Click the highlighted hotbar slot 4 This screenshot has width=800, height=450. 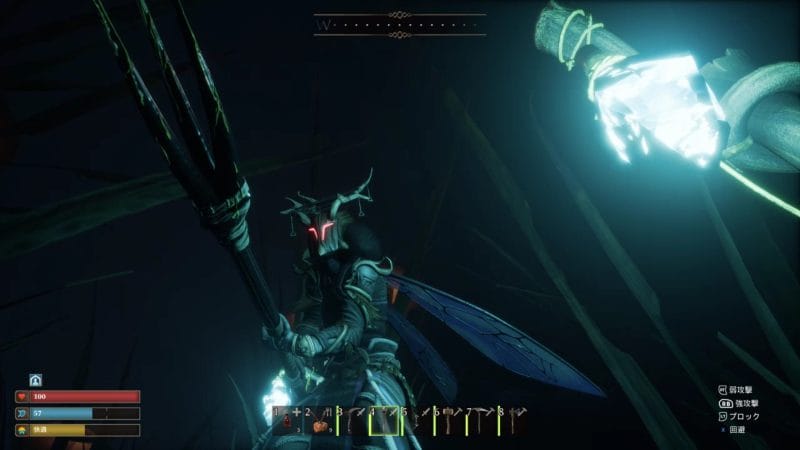[x=382, y=424]
